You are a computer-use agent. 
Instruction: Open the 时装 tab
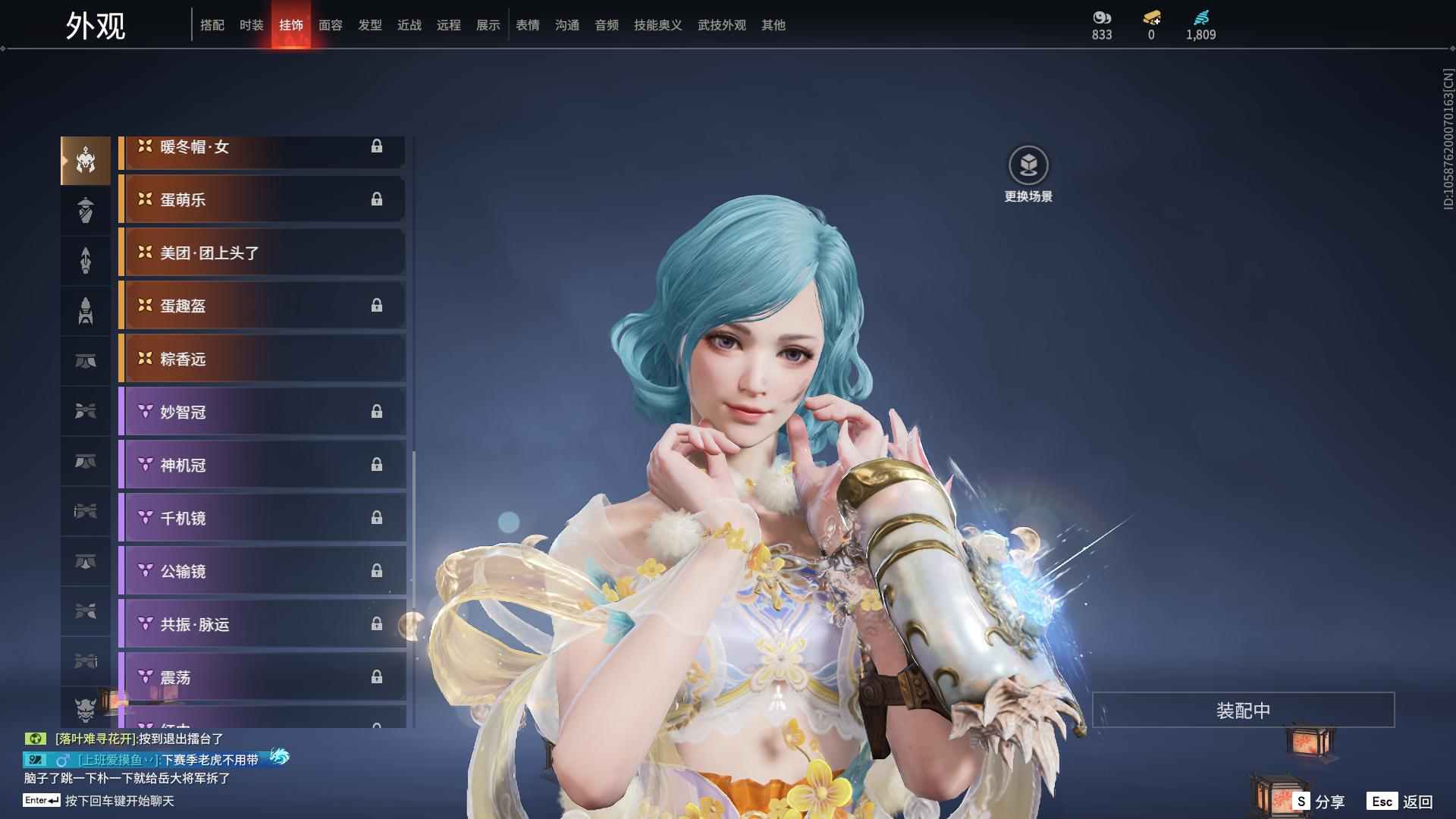[252, 25]
